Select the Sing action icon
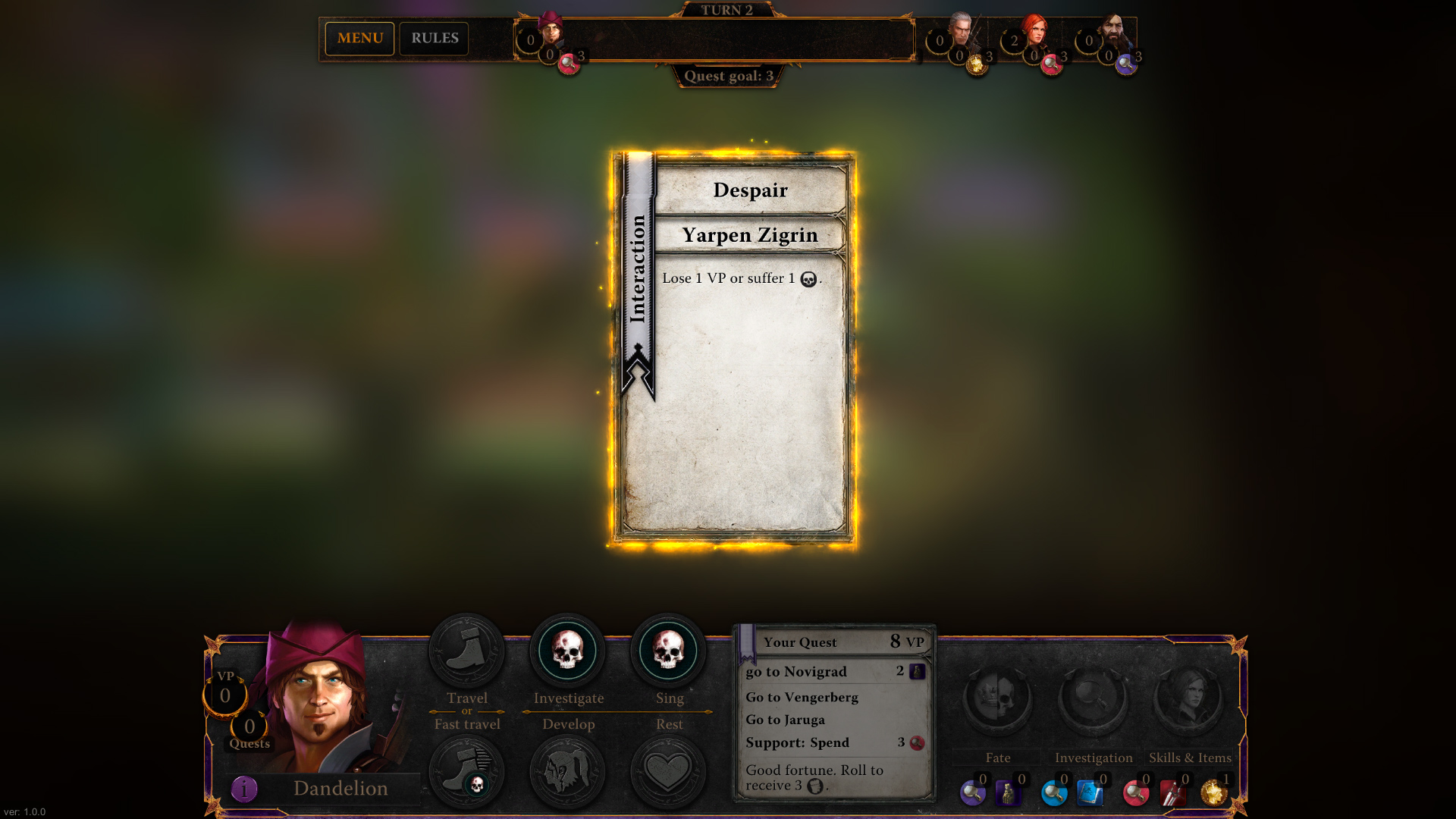This screenshot has height=819, width=1456. [669, 651]
